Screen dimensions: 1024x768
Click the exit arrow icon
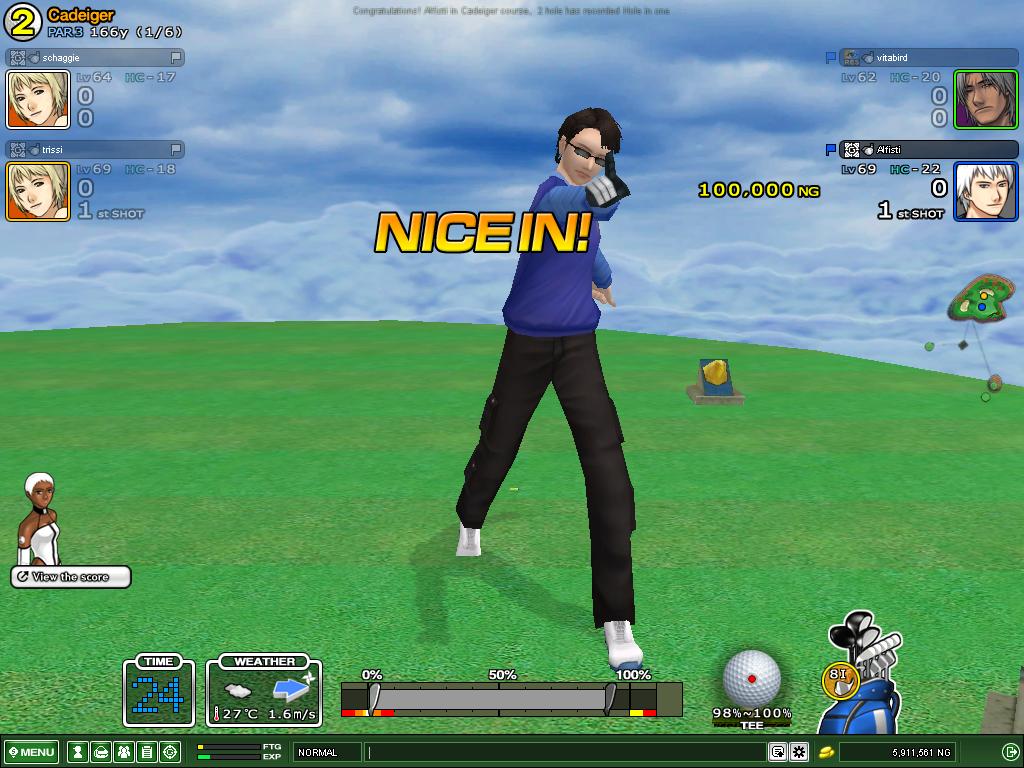pyautogui.click(x=1010, y=752)
